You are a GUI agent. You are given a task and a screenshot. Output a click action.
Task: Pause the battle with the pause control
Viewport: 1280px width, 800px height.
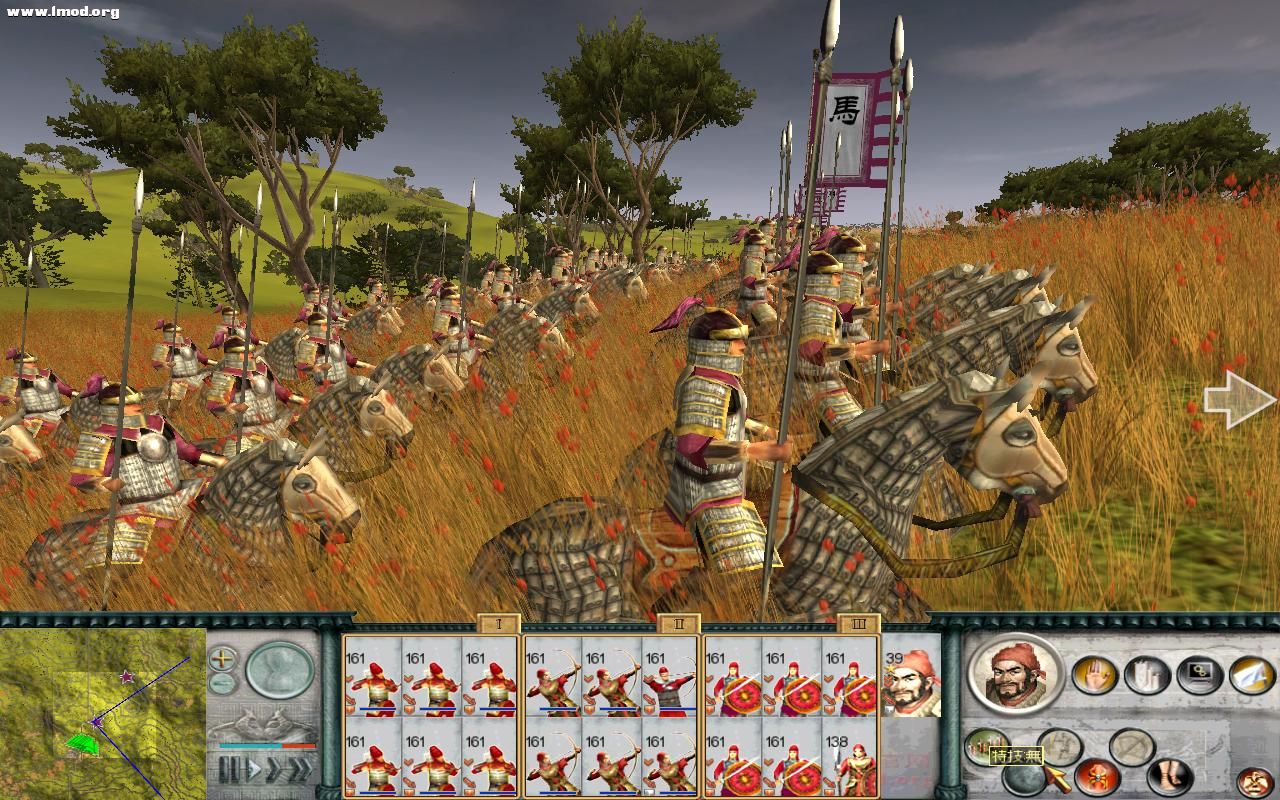229,768
